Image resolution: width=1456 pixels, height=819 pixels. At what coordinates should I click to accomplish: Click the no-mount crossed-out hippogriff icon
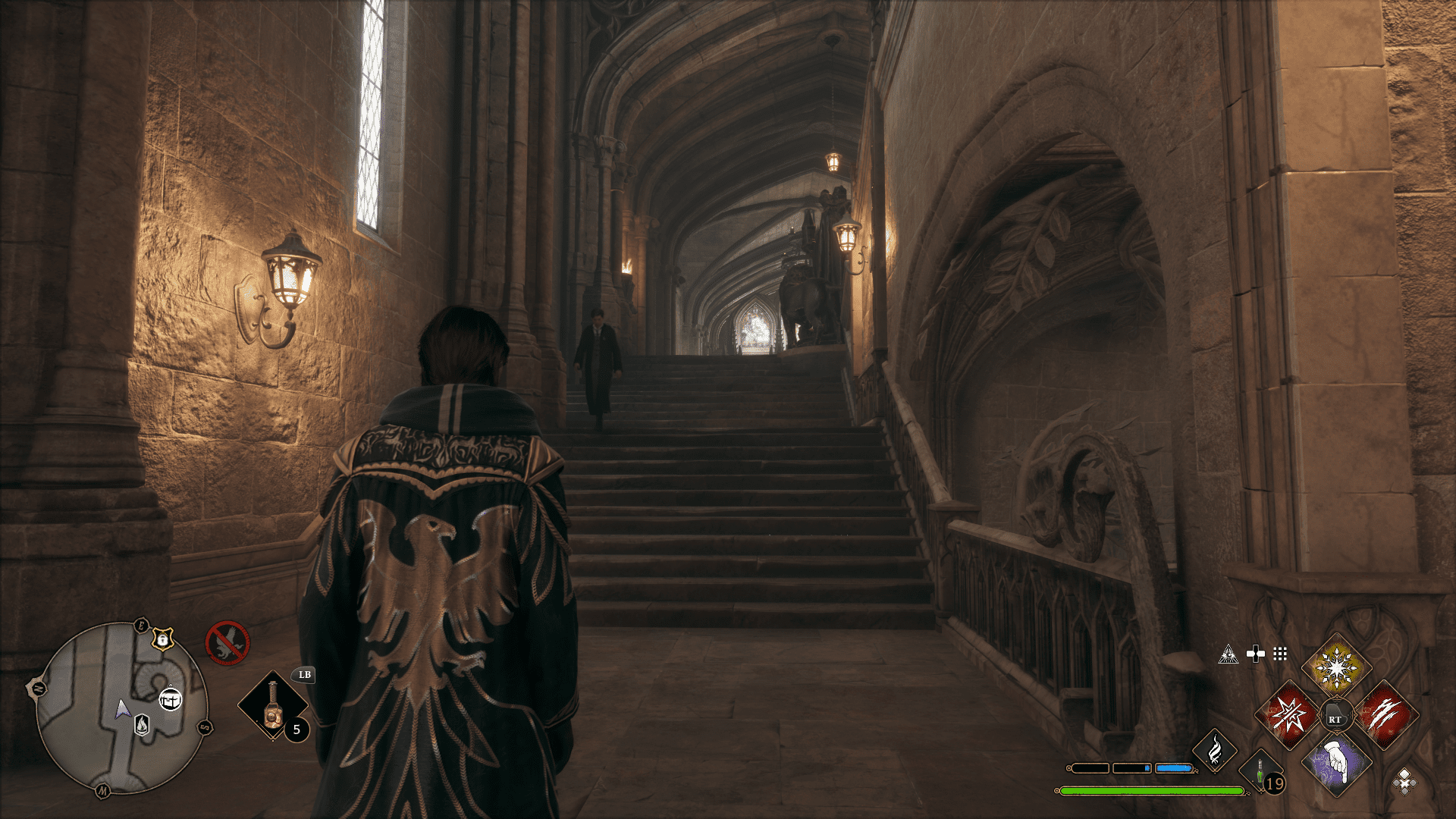click(x=227, y=643)
